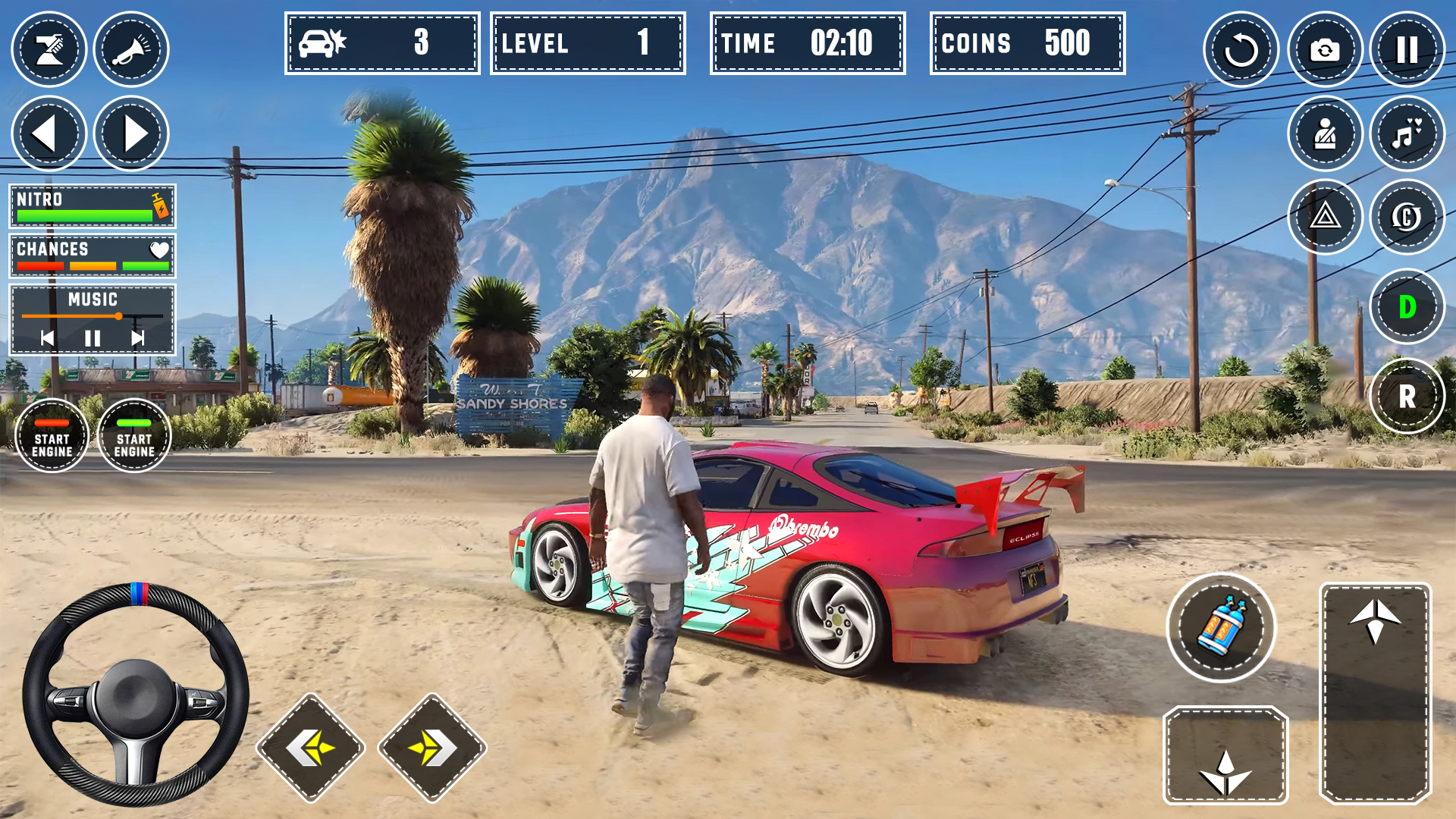The width and height of the screenshot is (1456, 819).
Task: Hit the brake pedal
Action: tap(1225, 755)
